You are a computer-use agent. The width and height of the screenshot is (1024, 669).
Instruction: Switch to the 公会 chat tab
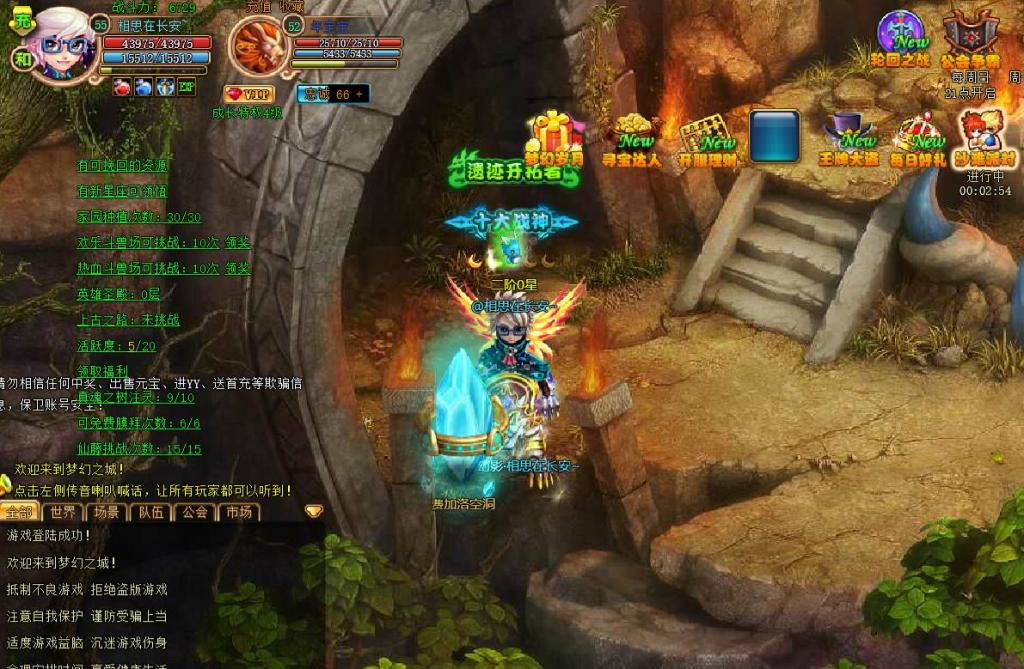(194, 512)
